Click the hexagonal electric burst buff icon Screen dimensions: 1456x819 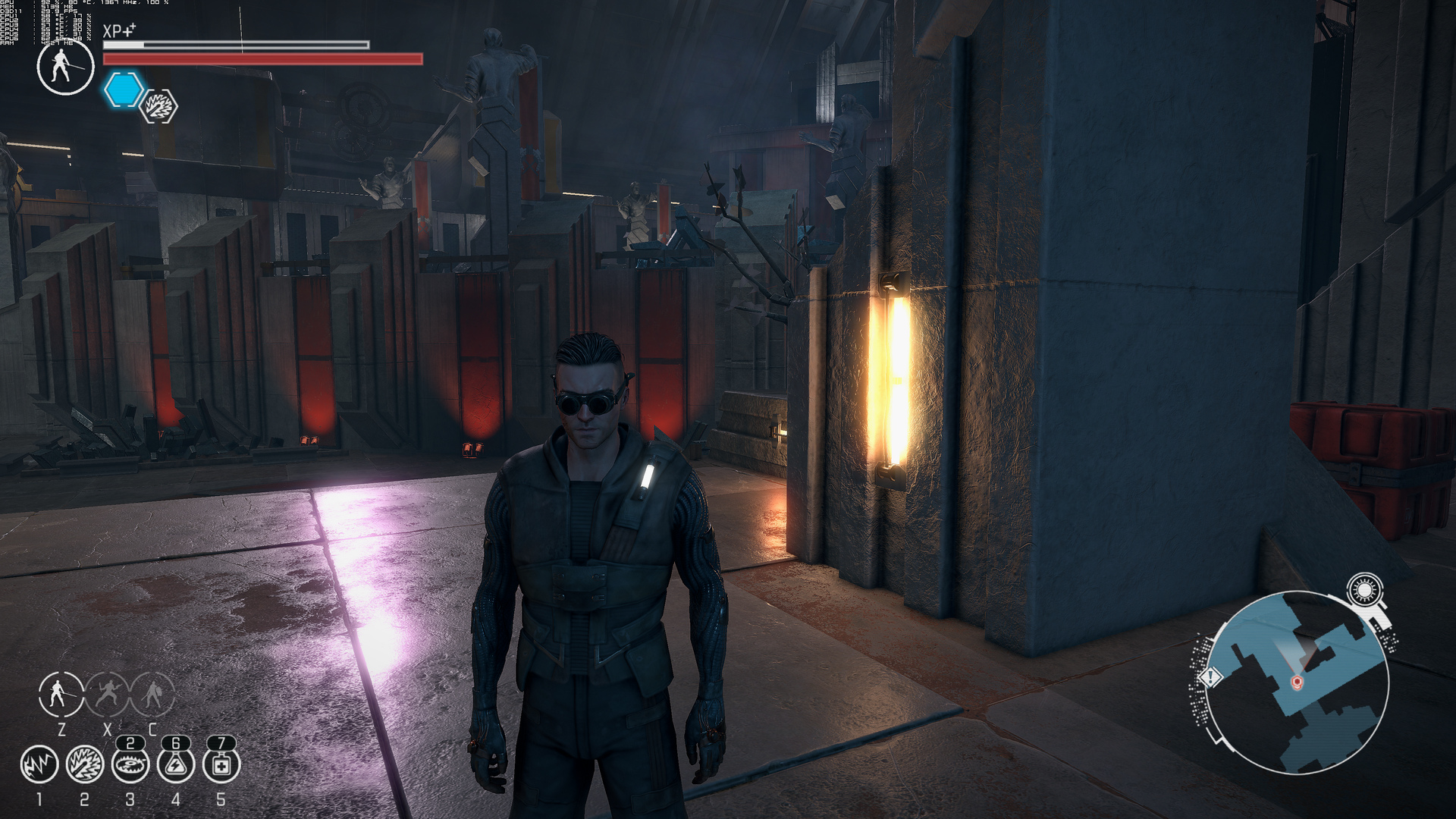[159, 106]
